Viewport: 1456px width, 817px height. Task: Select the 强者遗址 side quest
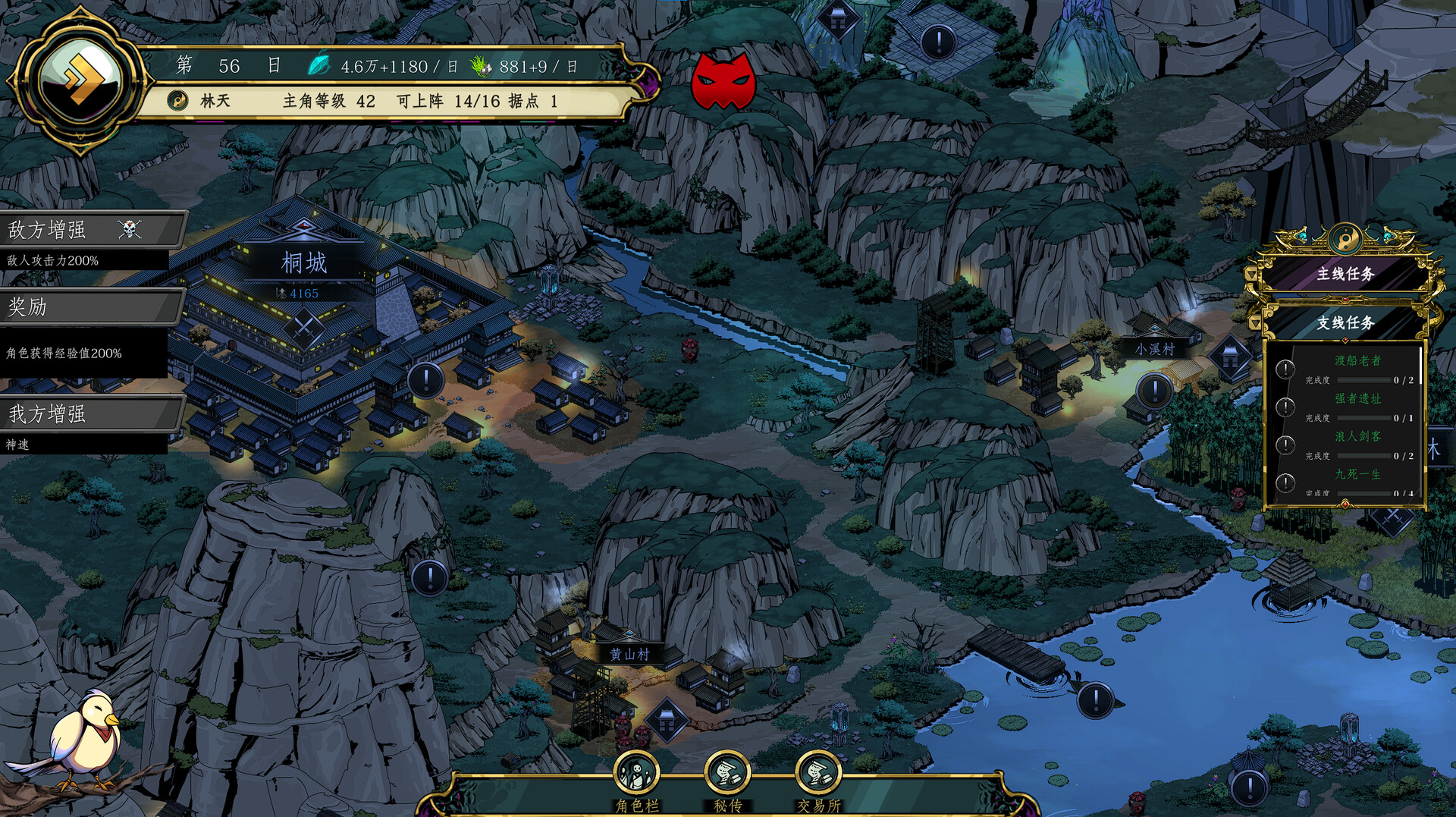[x=1357, y=399]
